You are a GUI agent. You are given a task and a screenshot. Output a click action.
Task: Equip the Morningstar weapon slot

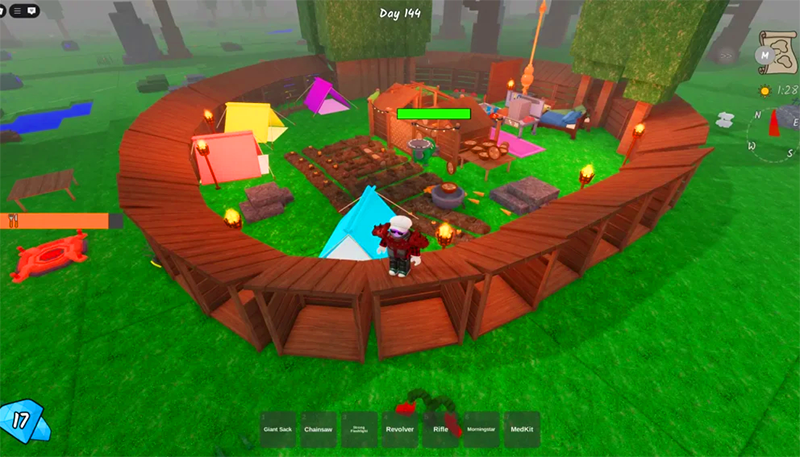click(x=481, y=429)
